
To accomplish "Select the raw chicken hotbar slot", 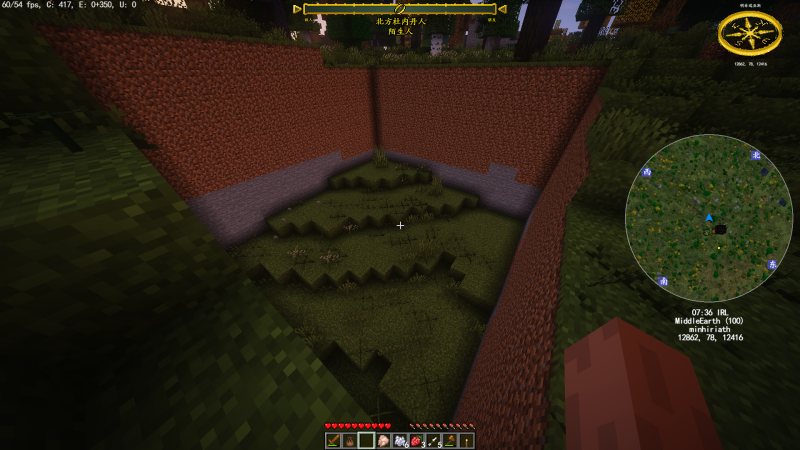I will [x=383, y=440].
